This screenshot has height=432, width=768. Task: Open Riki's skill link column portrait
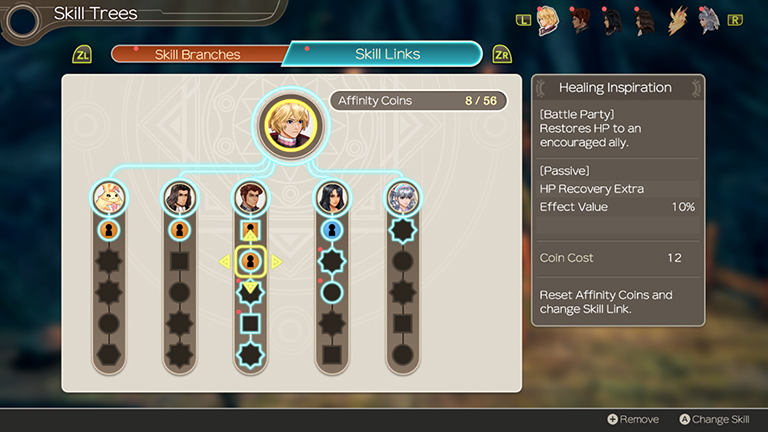click(108, 197)
